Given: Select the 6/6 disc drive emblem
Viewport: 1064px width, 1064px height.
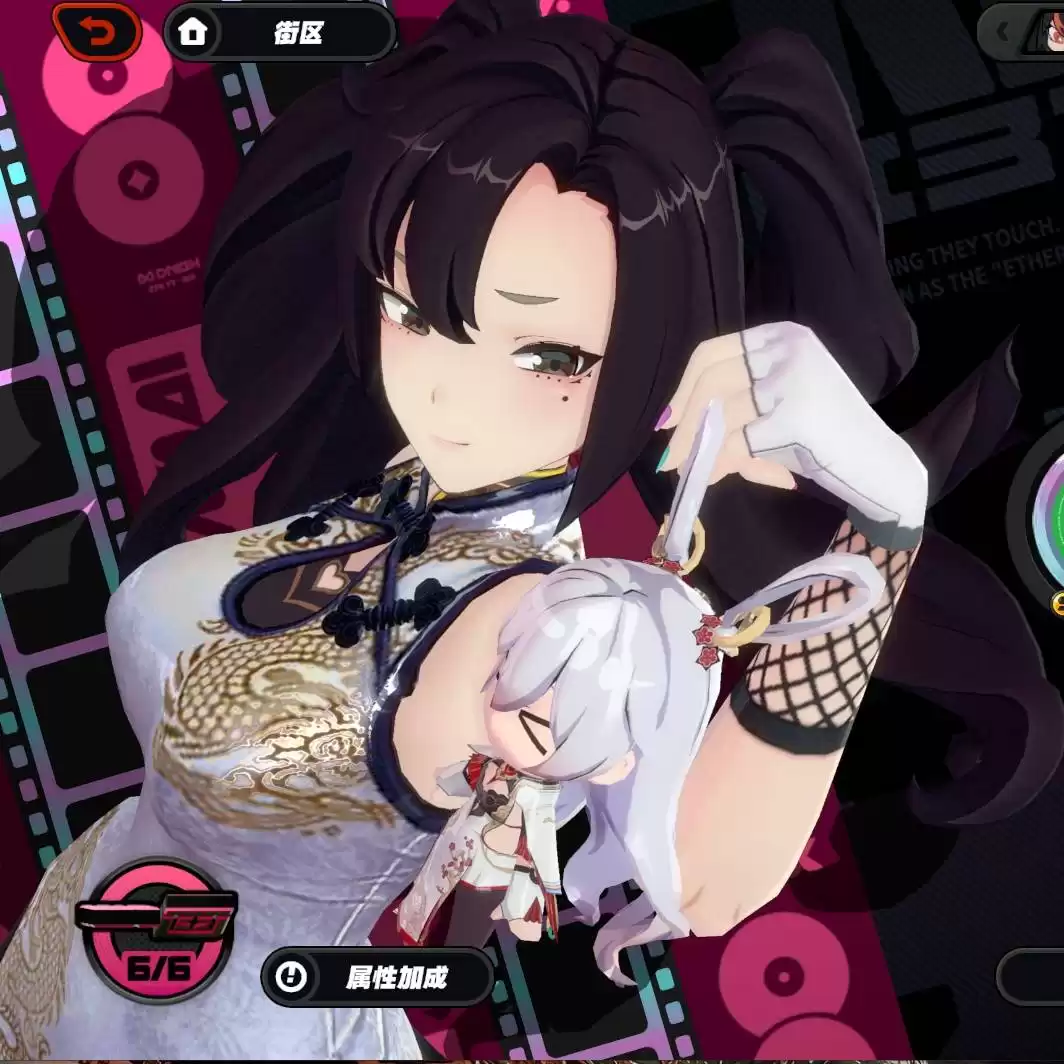Looking at the screenshot, I should [x=158, y=930].
